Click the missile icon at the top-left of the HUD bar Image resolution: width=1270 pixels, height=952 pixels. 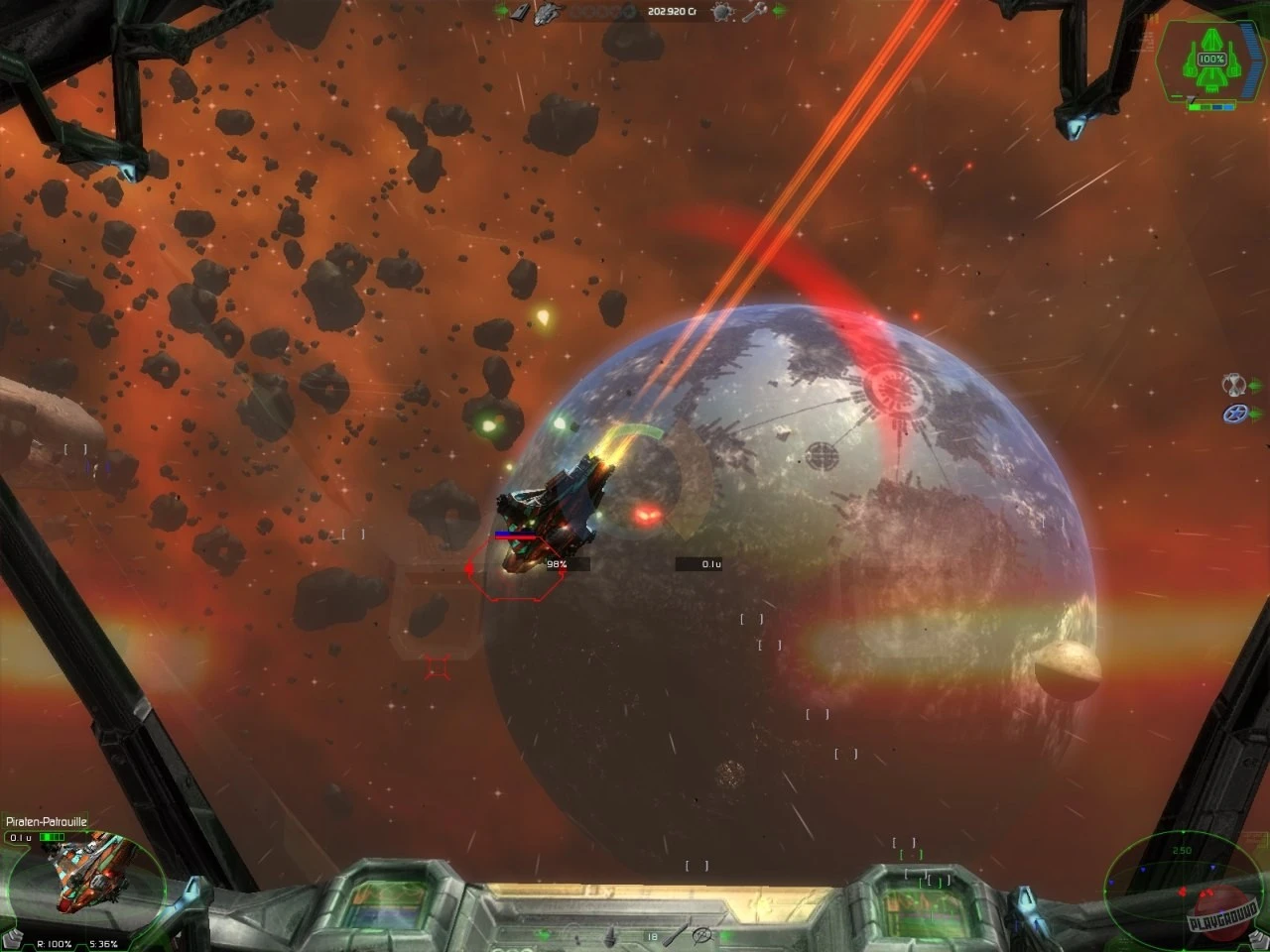pyautogui.click(x=521, y=12)
